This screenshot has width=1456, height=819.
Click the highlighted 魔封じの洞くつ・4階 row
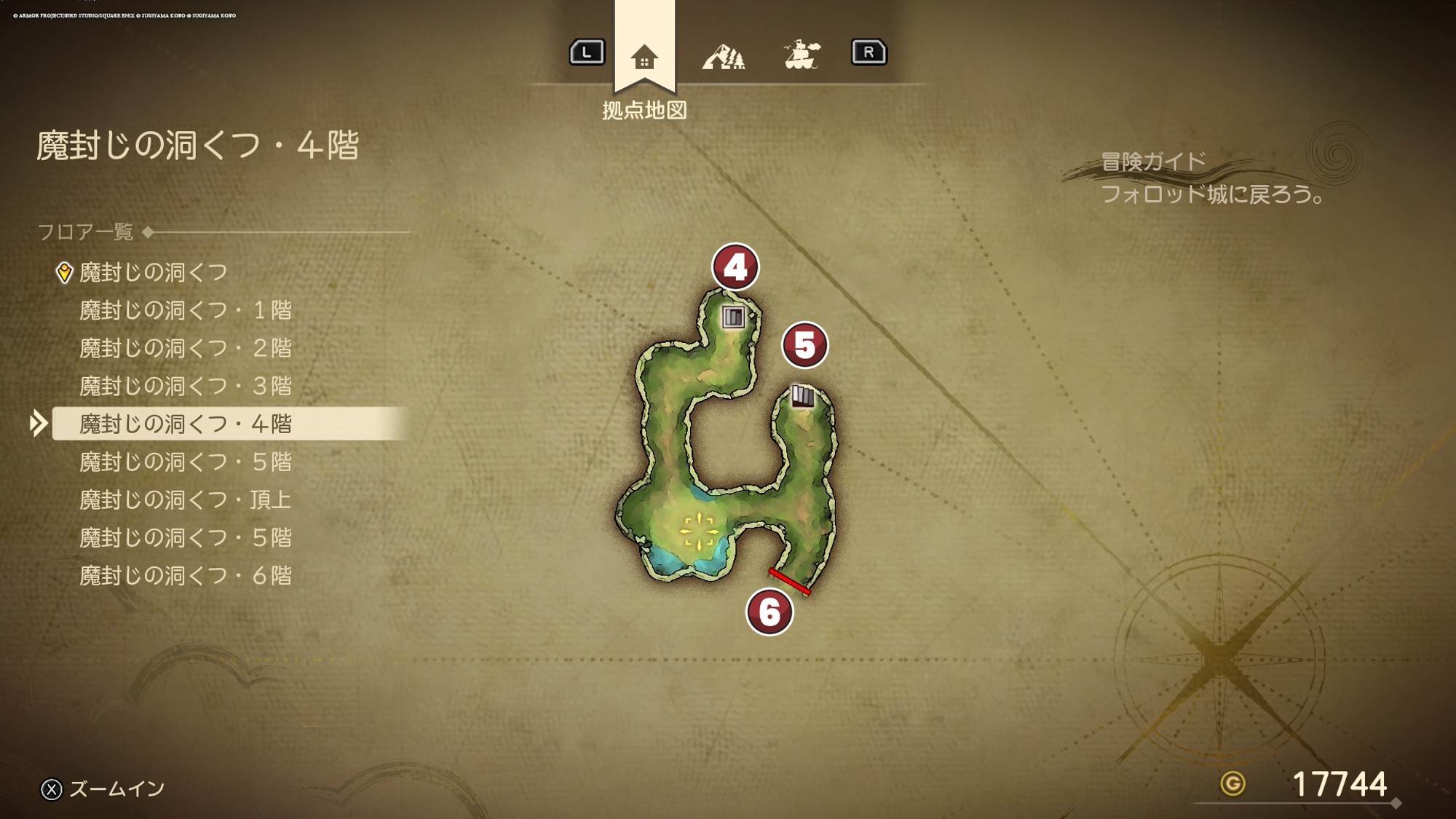(x=185, y=424)
